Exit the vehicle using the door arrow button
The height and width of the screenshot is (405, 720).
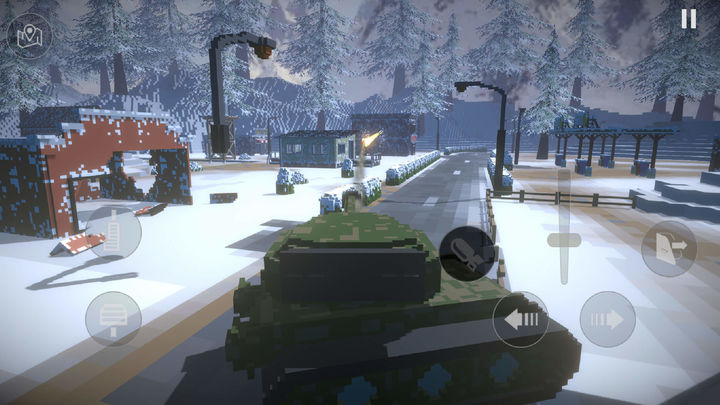click(x=668, y=248)
